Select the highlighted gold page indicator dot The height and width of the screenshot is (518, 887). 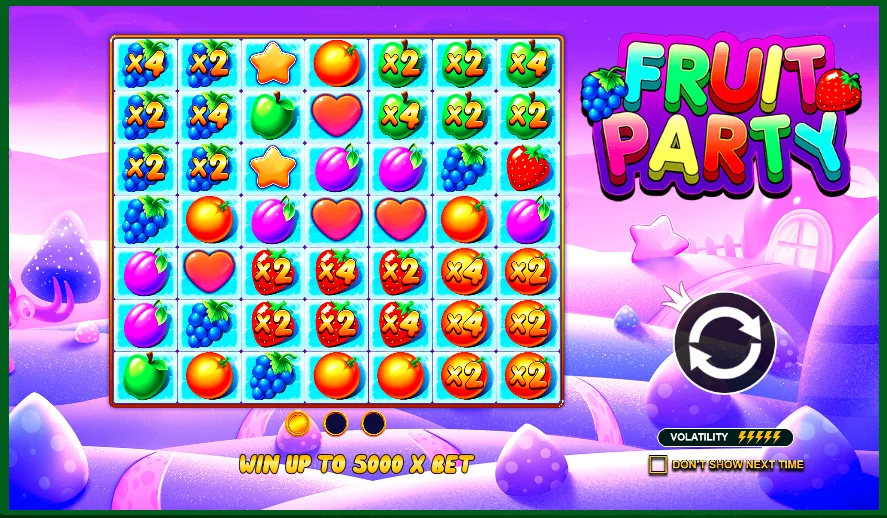point(297,423)
